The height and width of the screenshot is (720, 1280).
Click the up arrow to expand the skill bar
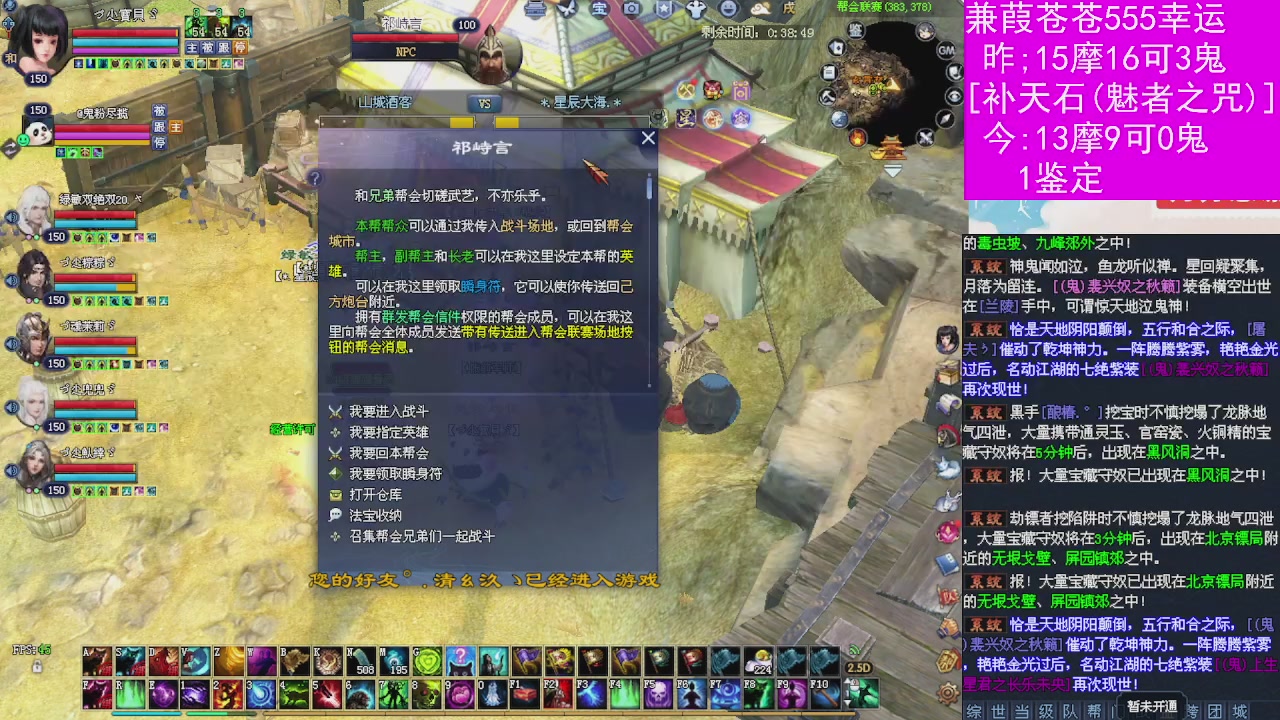click(847, 682)
